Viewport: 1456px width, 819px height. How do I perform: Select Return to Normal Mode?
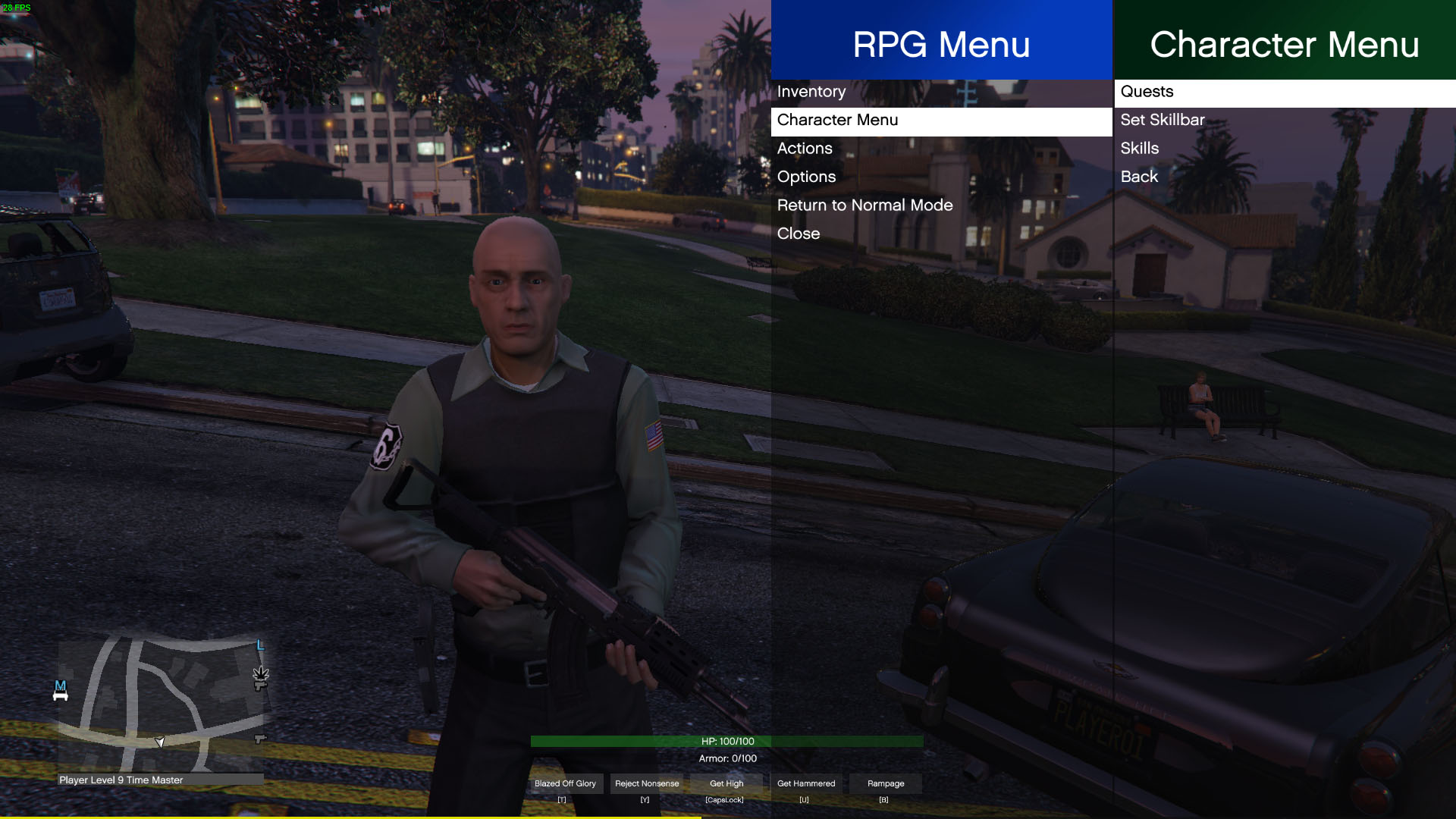(864, 206)
